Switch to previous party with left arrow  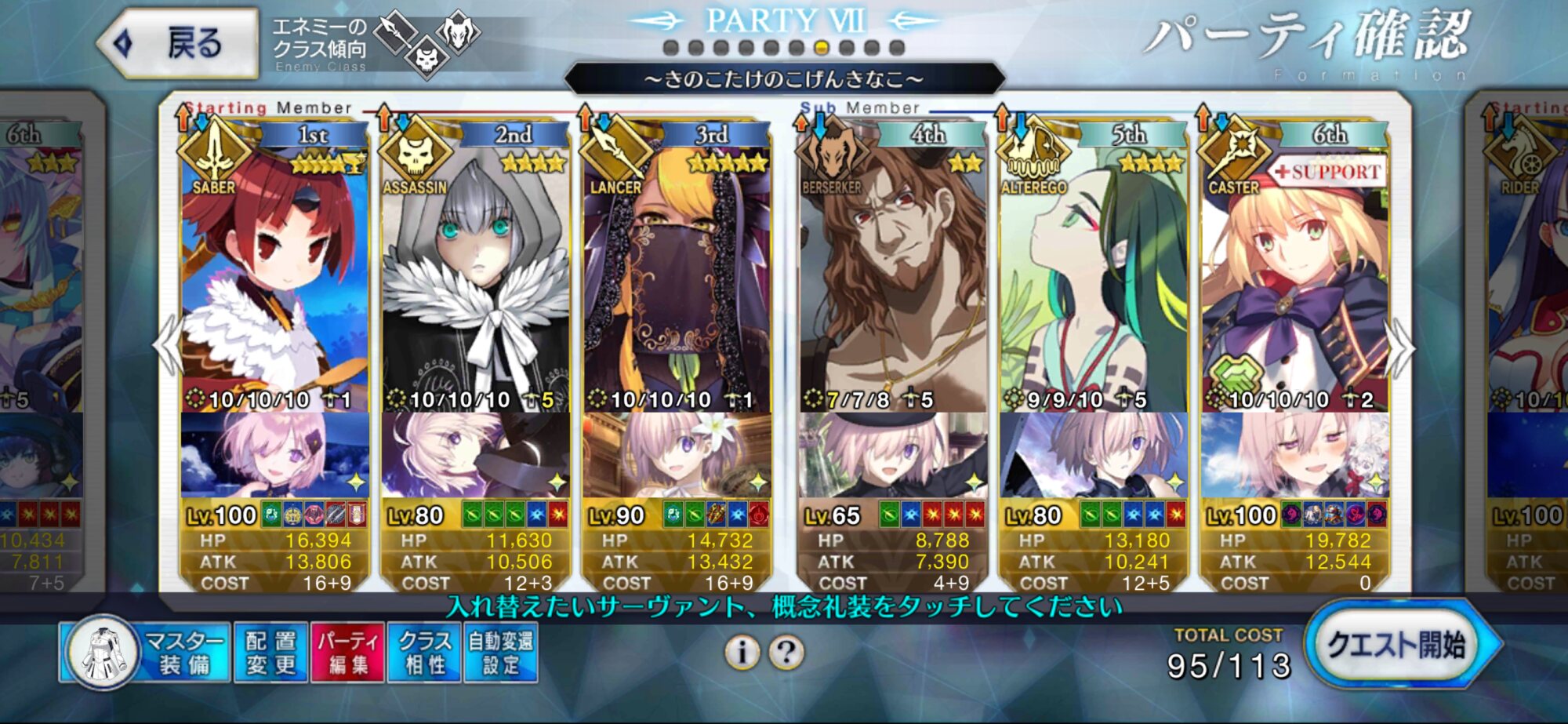click(167, 347)
